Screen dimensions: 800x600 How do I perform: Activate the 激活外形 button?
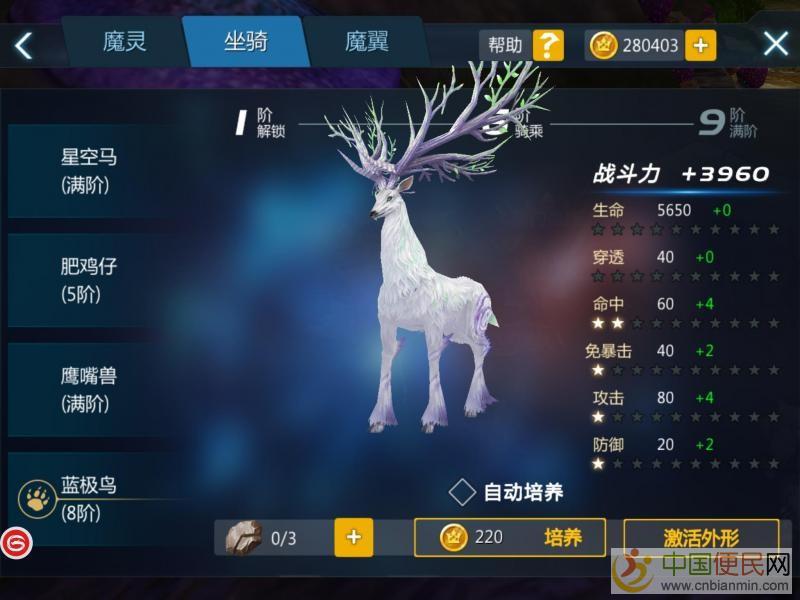tap(701, 537)
